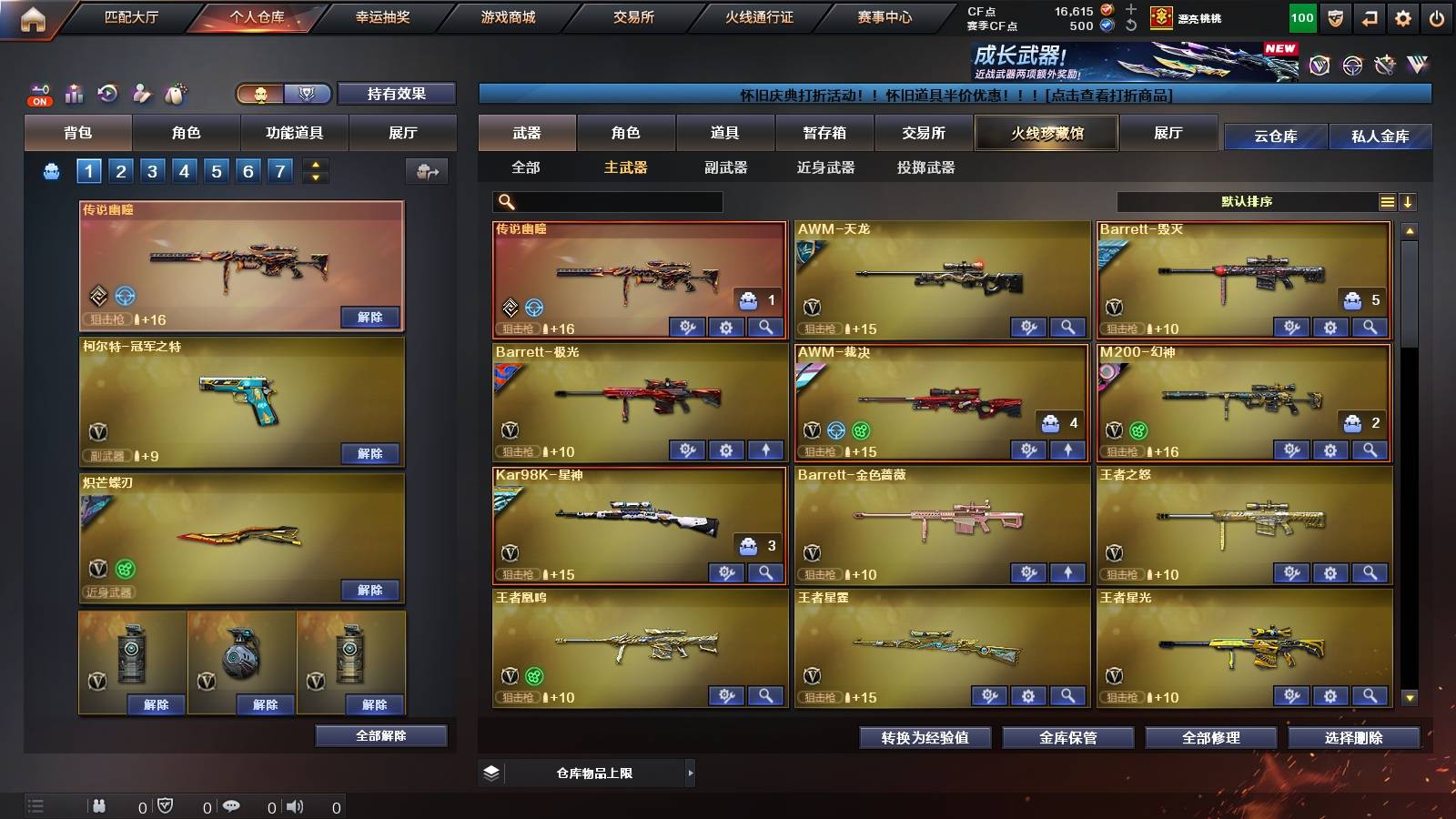Click the return arrow icon near settings

pos(1369,16)
